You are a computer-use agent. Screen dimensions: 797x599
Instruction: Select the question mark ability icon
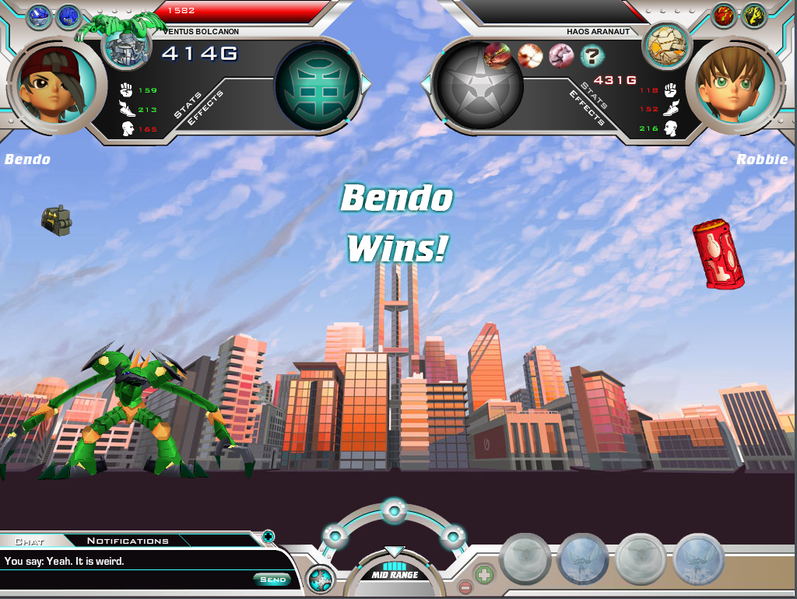tap(591, 55)
